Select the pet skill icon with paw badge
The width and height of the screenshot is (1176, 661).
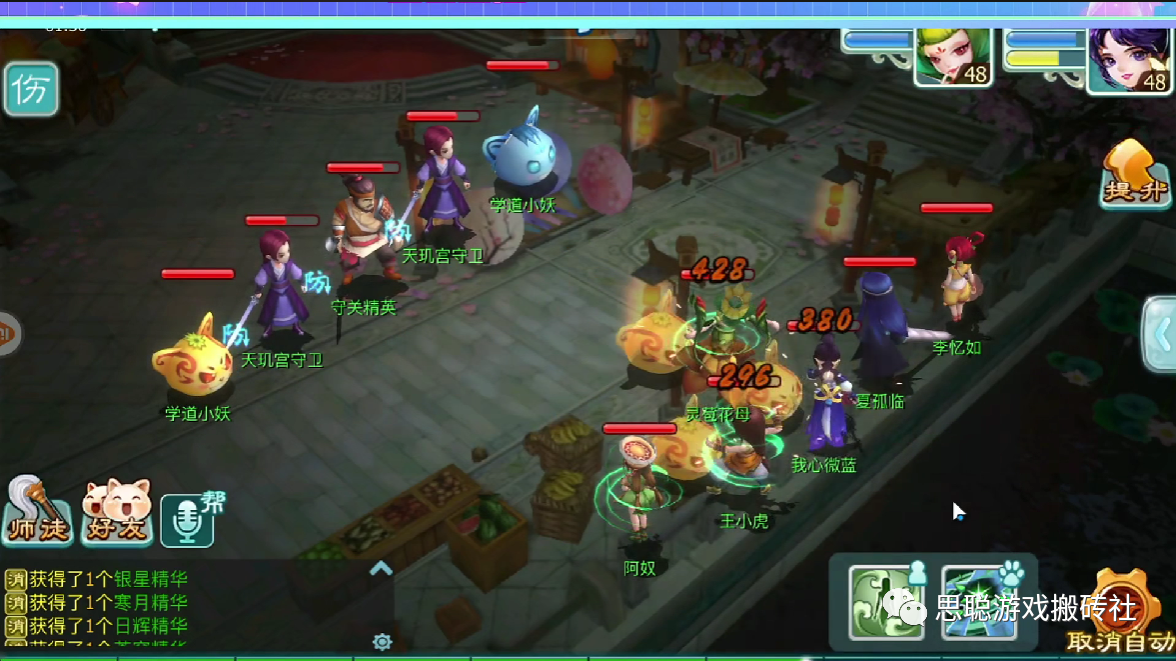tap(977, 602)
